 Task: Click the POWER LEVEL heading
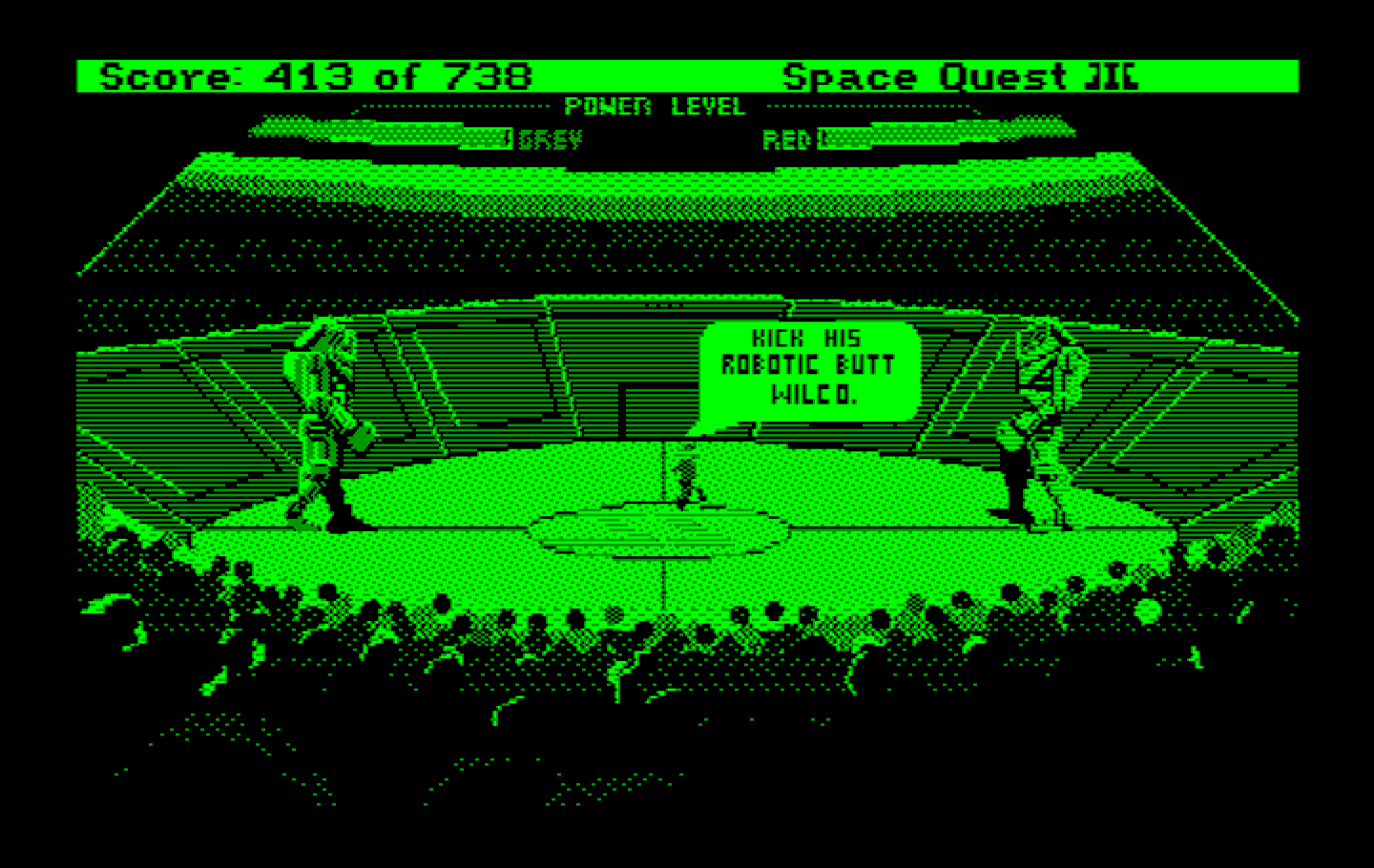[656, 107]
